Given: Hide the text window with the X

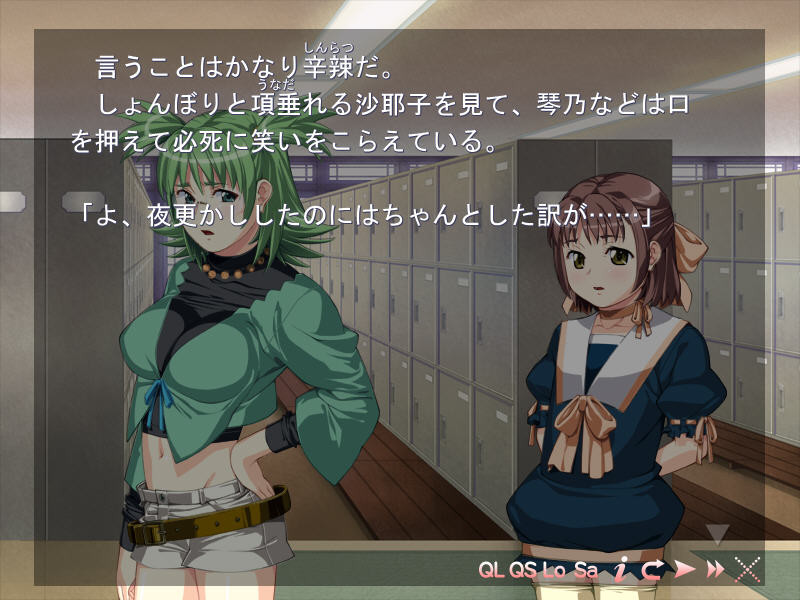Looking at the screenshot, I should (x=746, y=570).
